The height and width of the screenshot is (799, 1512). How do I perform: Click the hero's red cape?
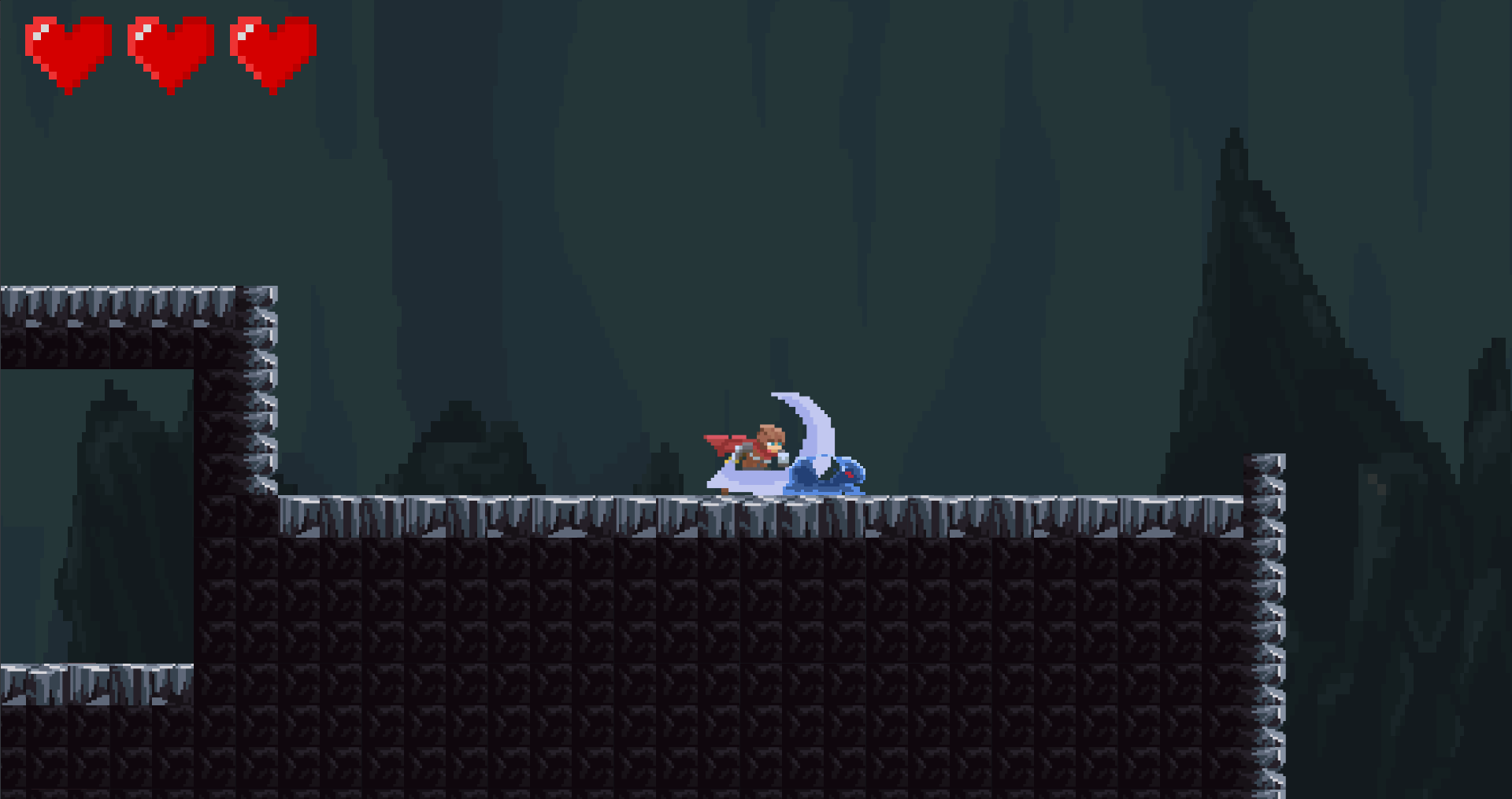click(722, 443)
